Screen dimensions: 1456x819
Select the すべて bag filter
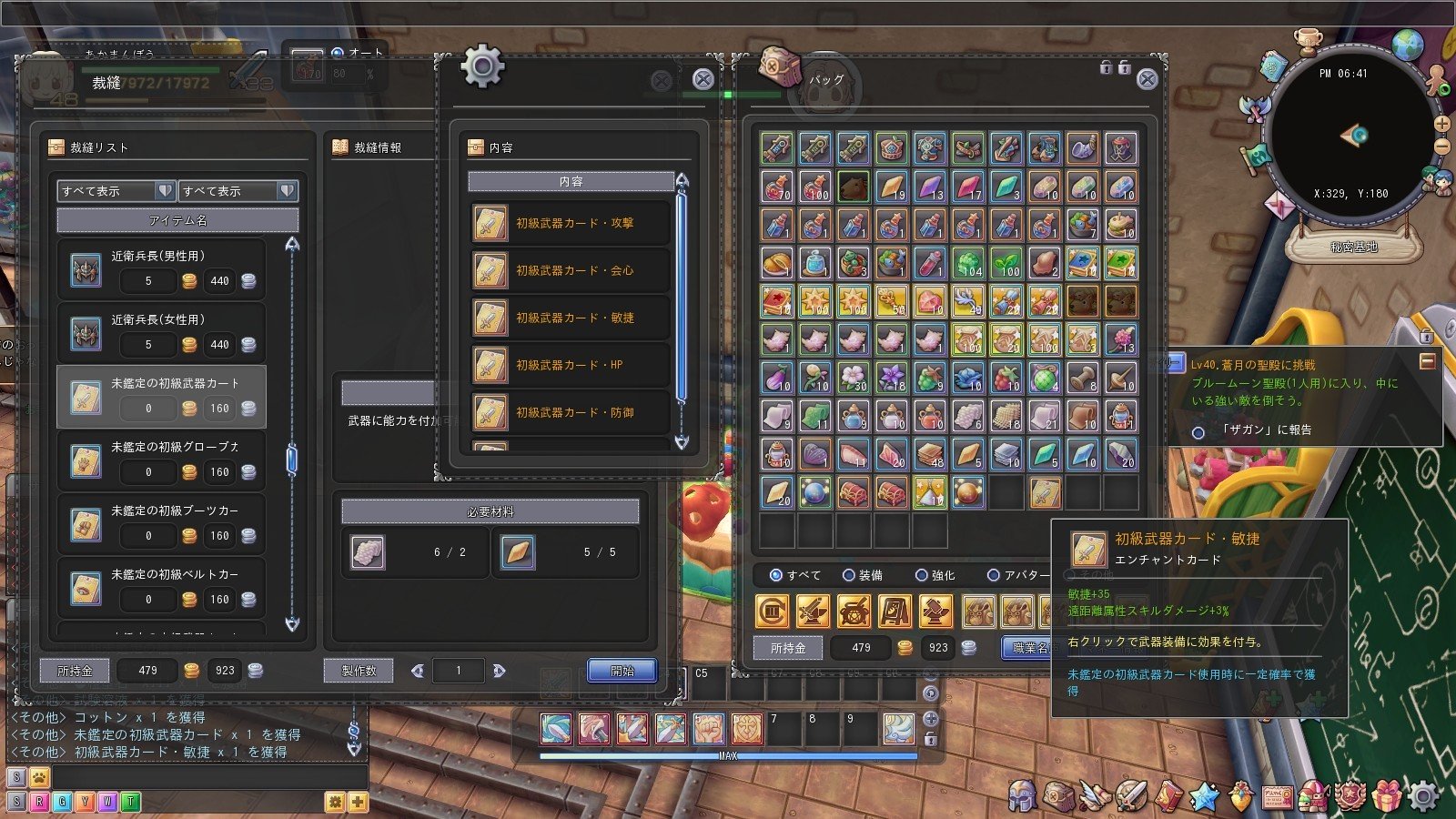point(776,575)
